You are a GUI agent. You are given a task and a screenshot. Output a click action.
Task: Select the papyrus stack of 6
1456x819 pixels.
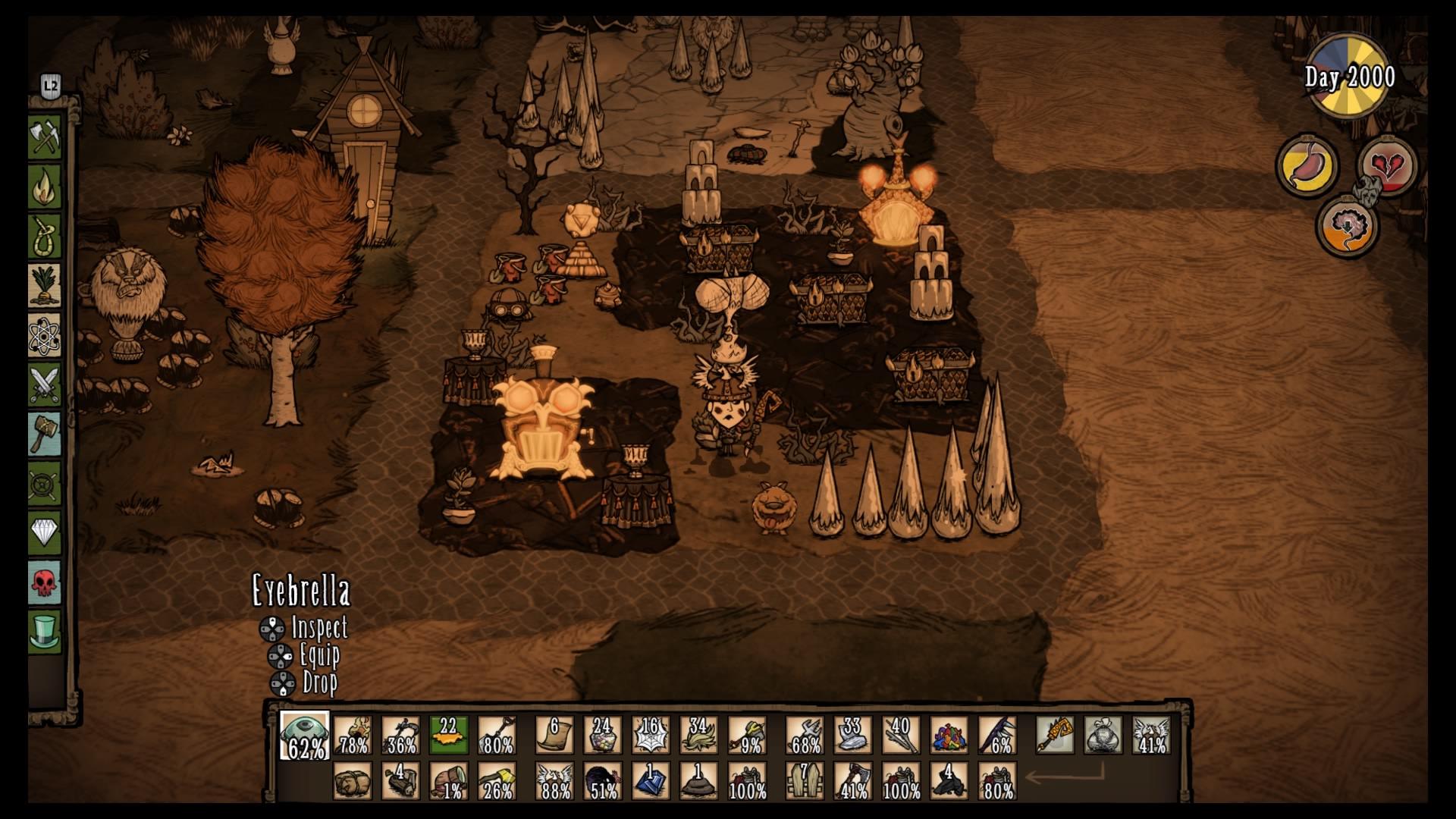click(x=554, y=736)
